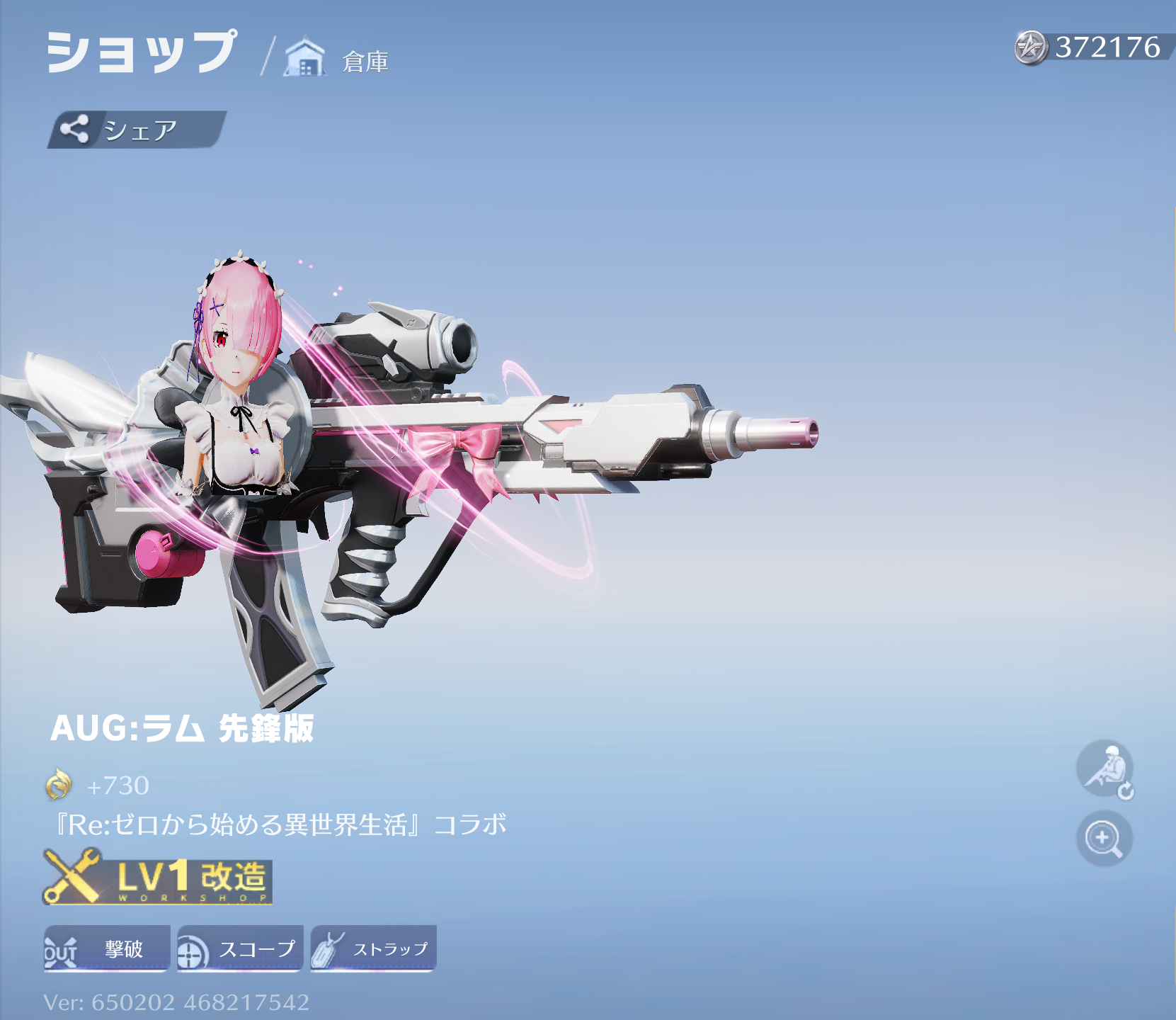The width and height of the screenshot is (1176, 1020).
Task: Click the OUT icon on the 撃破 tab
Action: click(x=62, y=949)
